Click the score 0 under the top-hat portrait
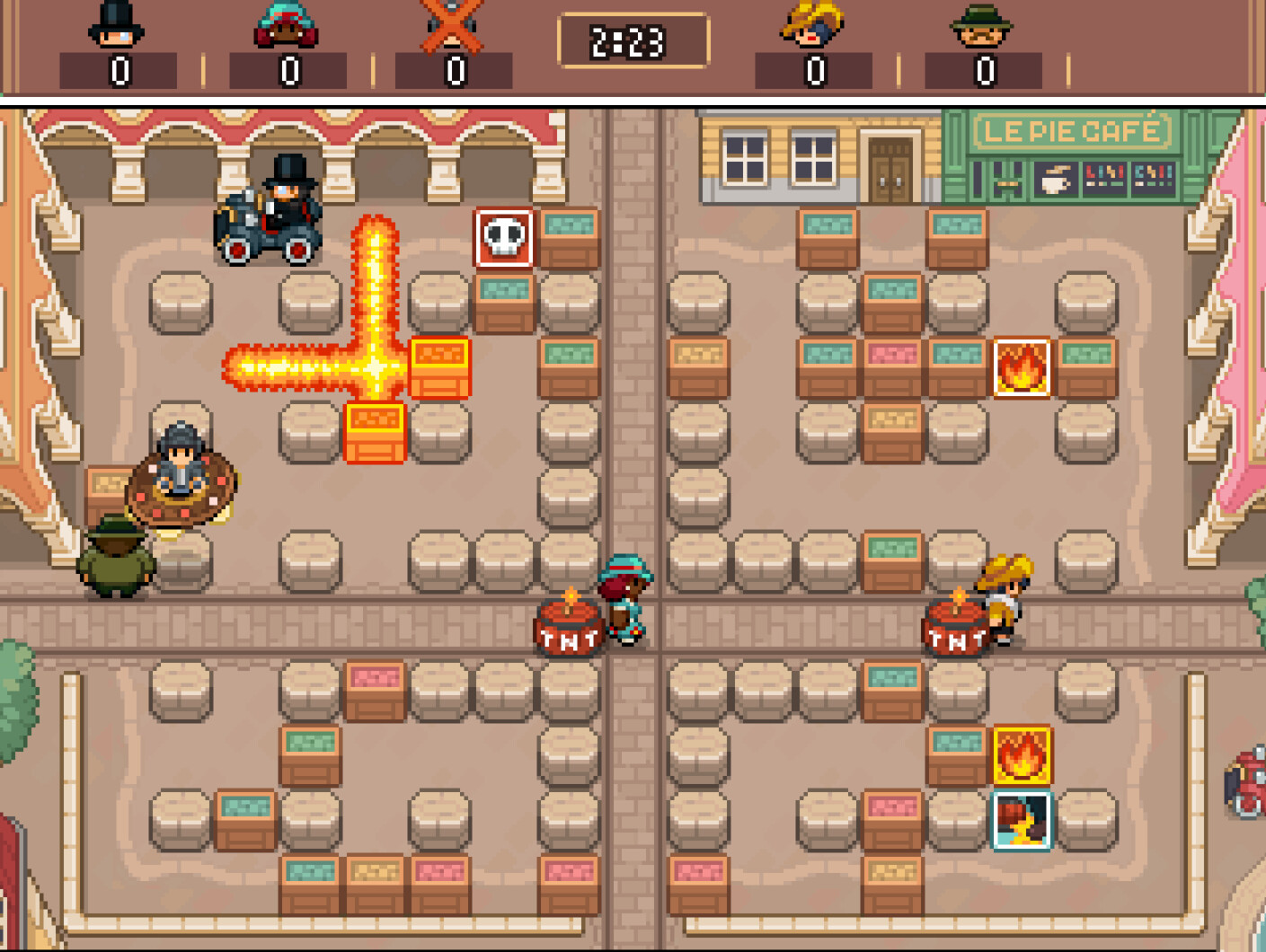 [x=117, y=71]
